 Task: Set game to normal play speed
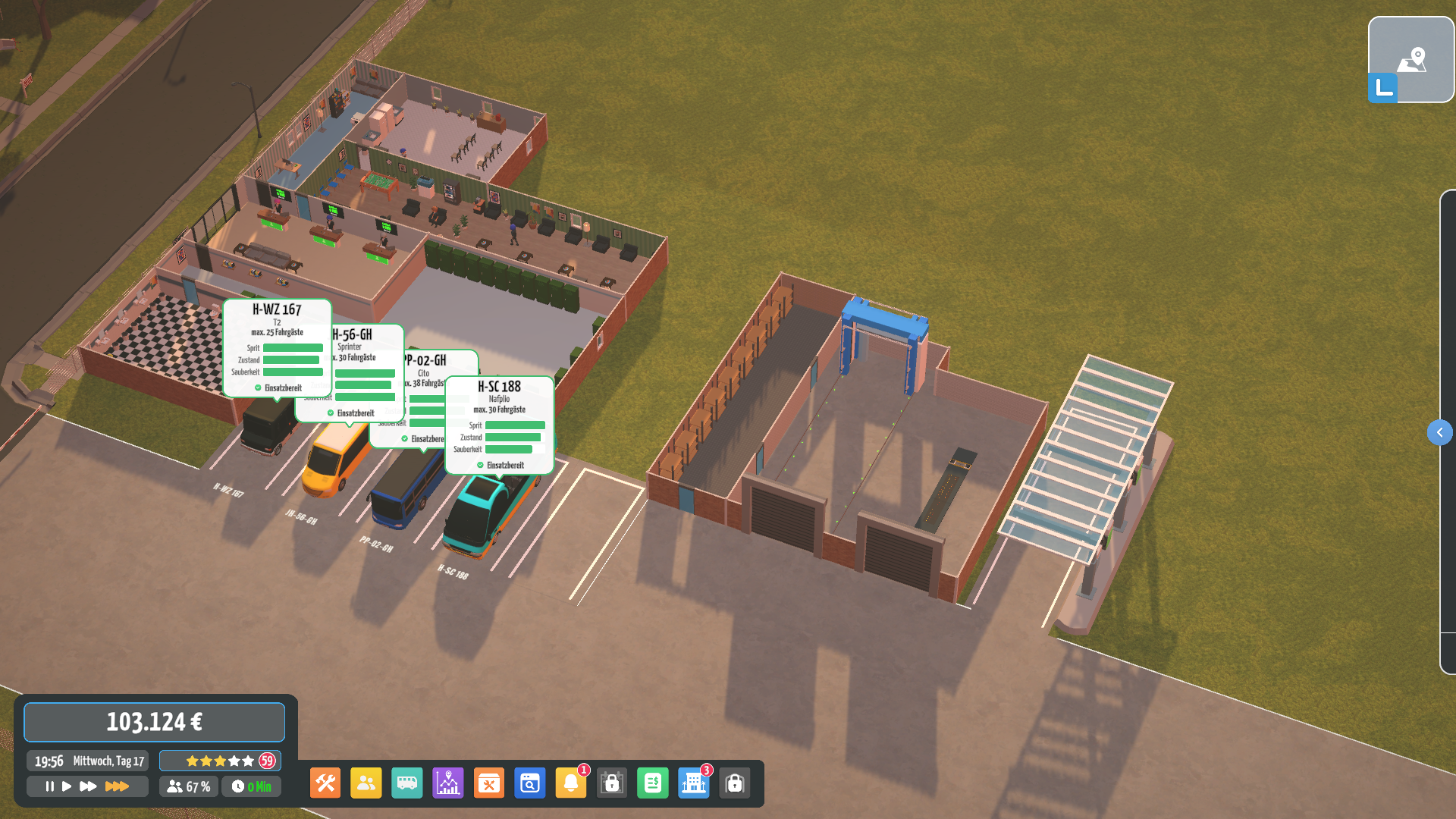click(x=67, y=786)
